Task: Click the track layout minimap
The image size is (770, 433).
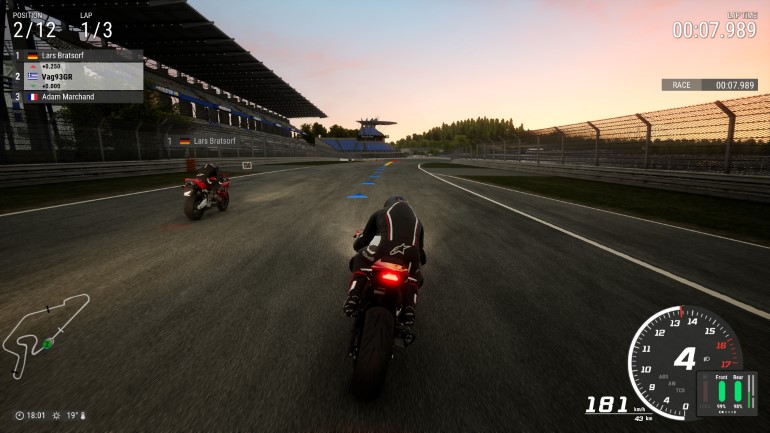Action: pos(44,333)
